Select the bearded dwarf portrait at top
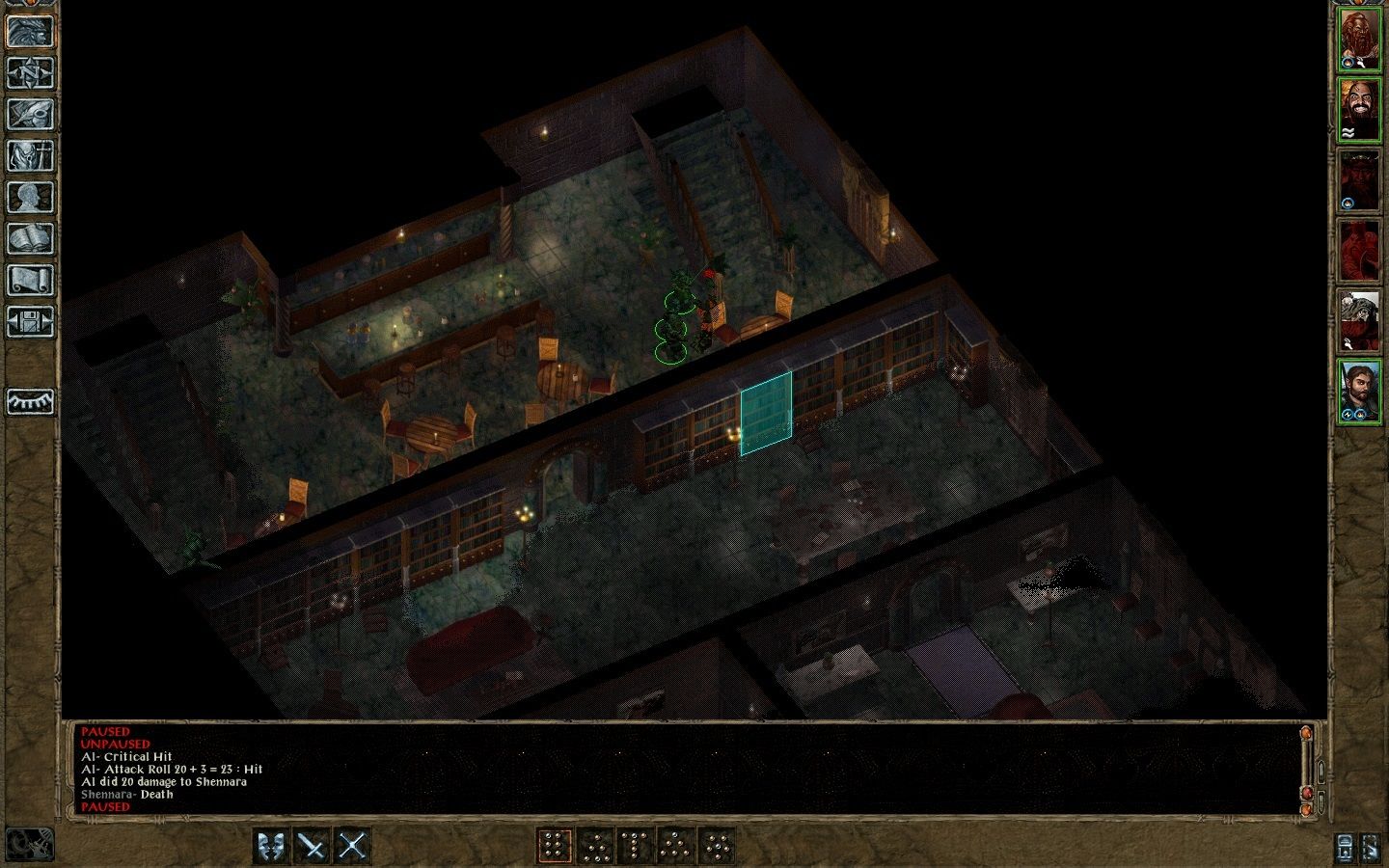Image resolution: width=1389 pixels, height=868 pixels. (1359, 40)
